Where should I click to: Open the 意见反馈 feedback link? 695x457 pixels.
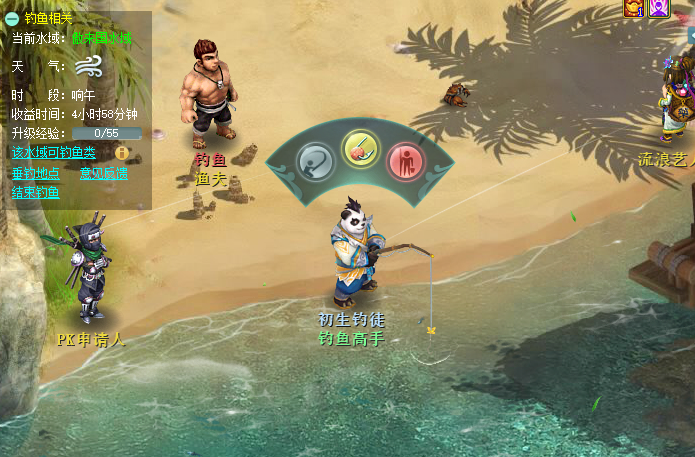pyautogui.click(x=104, y=173)
